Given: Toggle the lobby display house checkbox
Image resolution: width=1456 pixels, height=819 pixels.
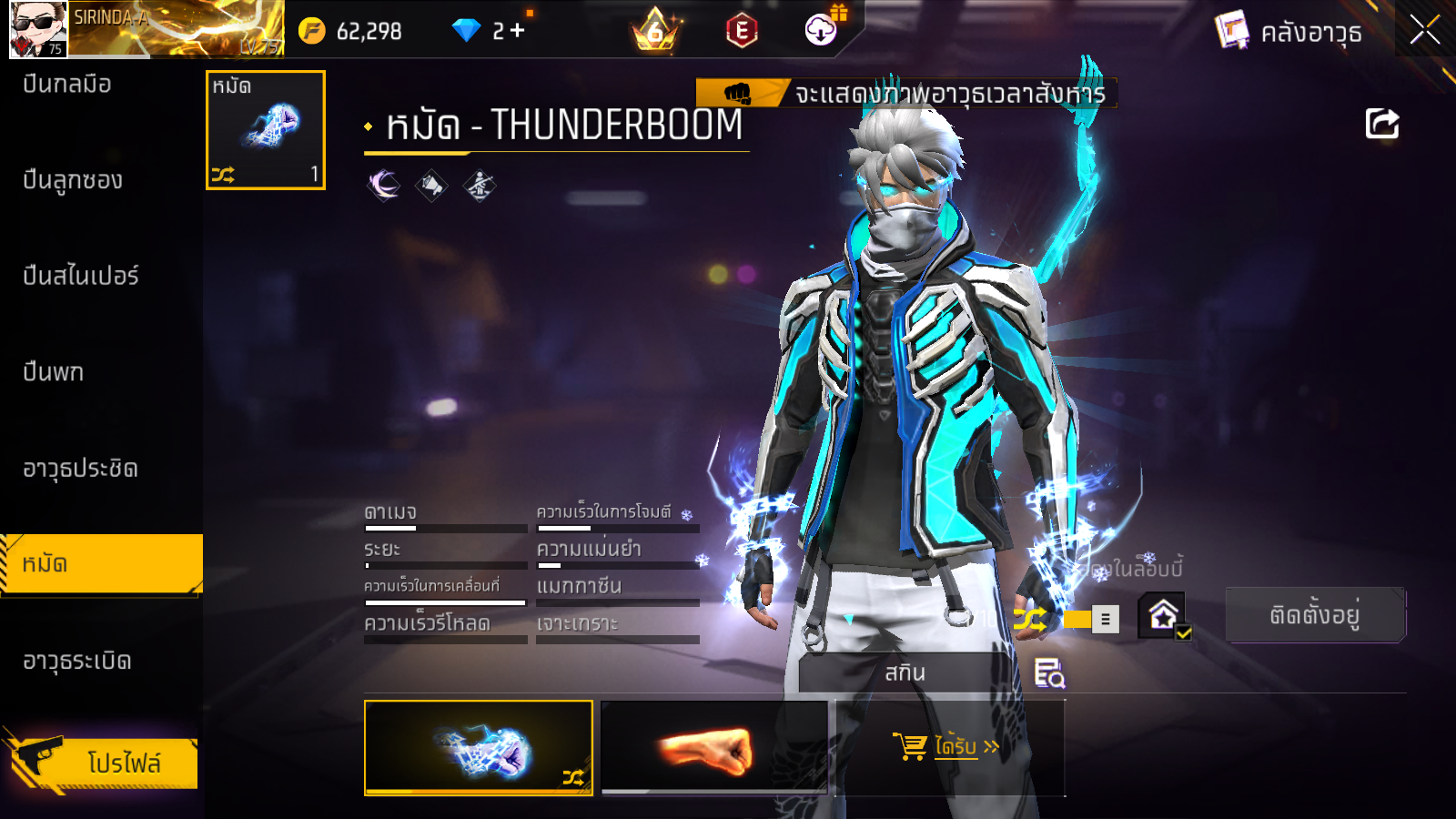Looking at the screenshot, I should (x=1164, y=616).
